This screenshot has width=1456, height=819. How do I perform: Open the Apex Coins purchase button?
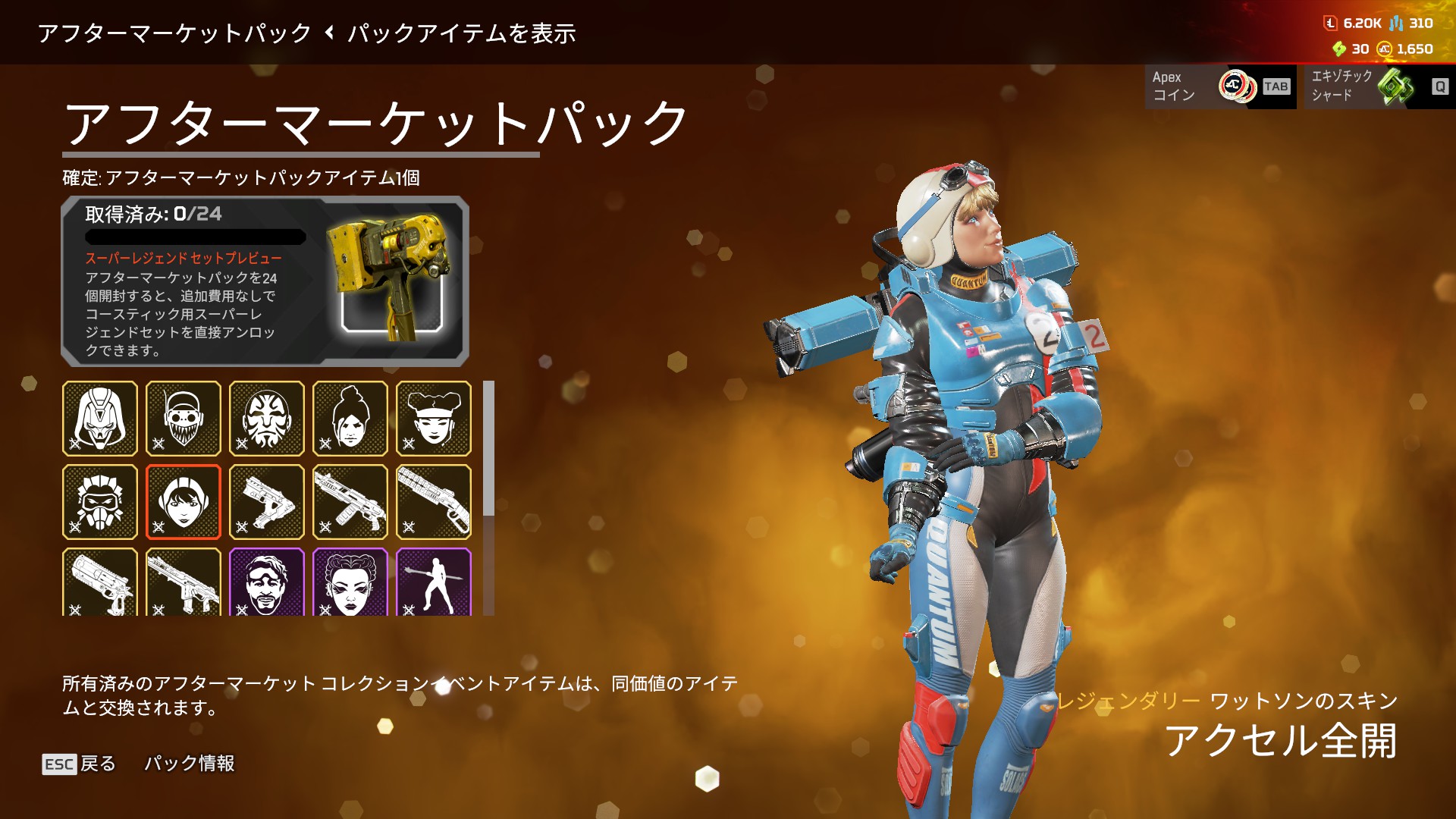1220,86
